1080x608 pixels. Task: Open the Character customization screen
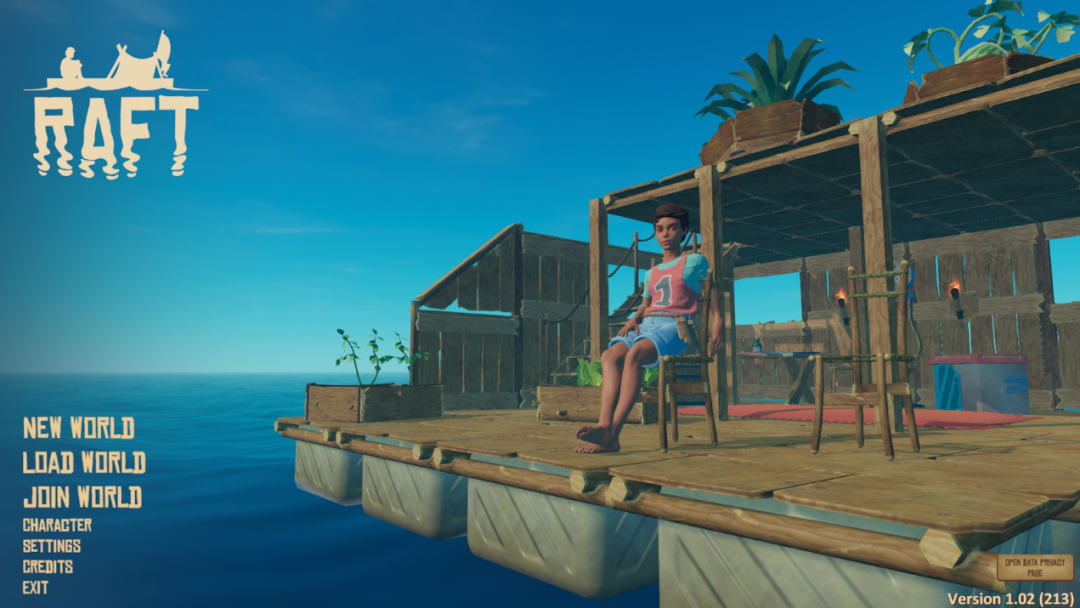click(x=57, y=525)
